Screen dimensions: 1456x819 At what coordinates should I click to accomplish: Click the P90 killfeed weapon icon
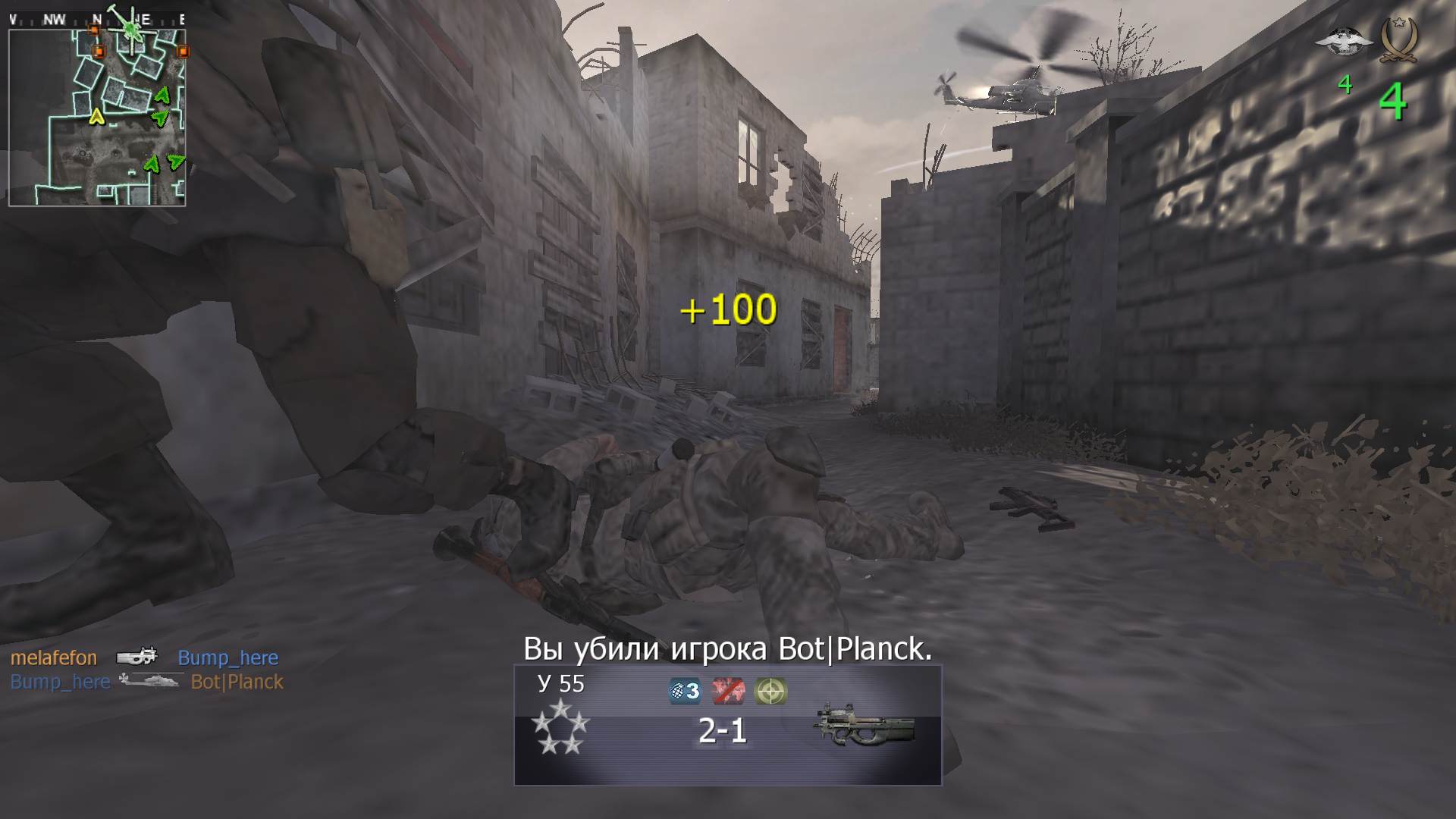(x=136, y=657)
